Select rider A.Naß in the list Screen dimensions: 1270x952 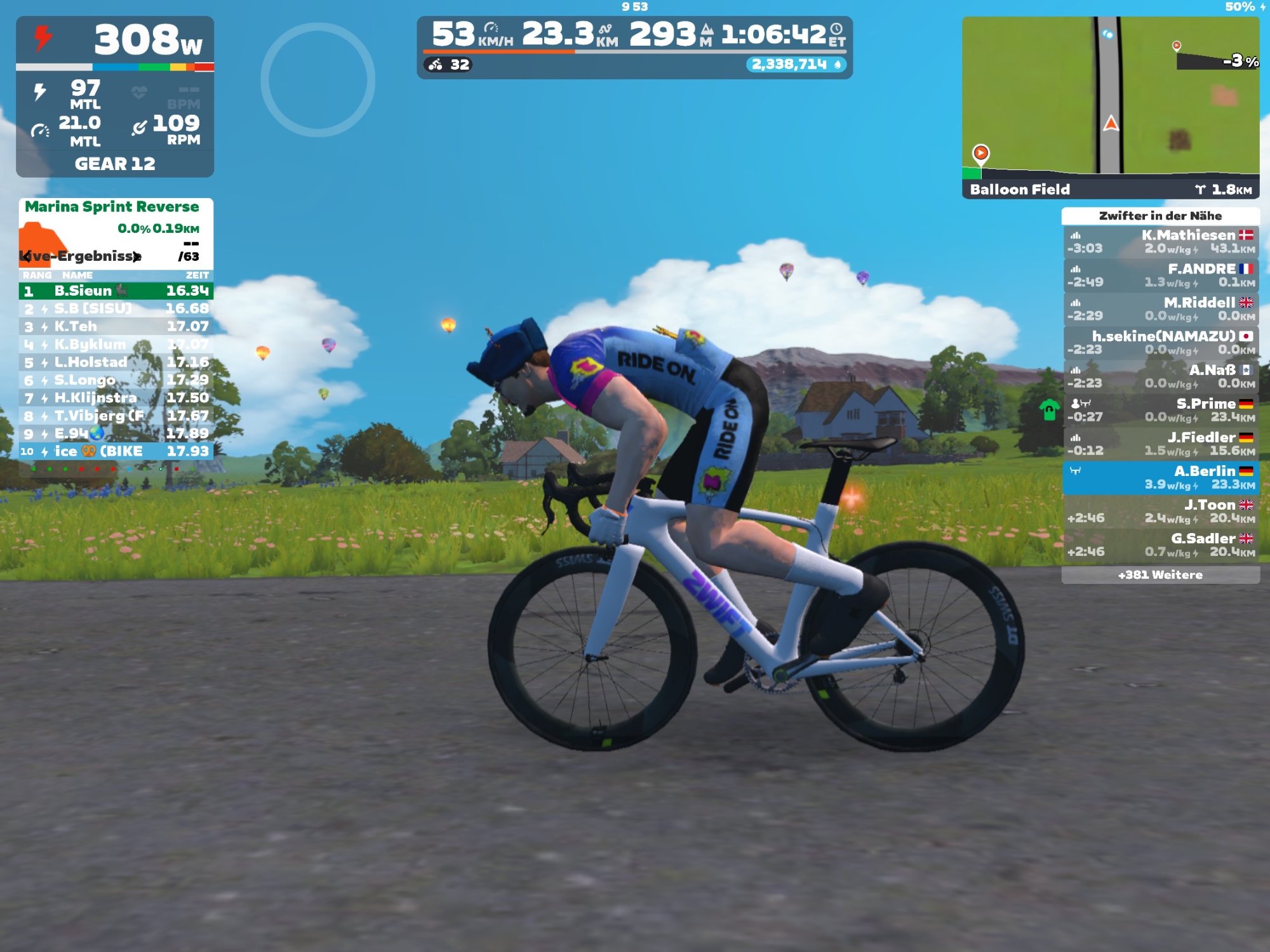point(1160,376)
